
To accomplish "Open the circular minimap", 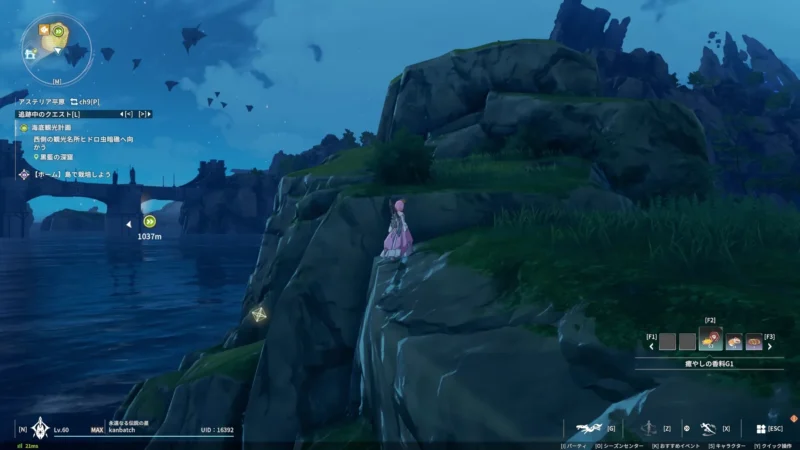I will [x=57, y=47].
